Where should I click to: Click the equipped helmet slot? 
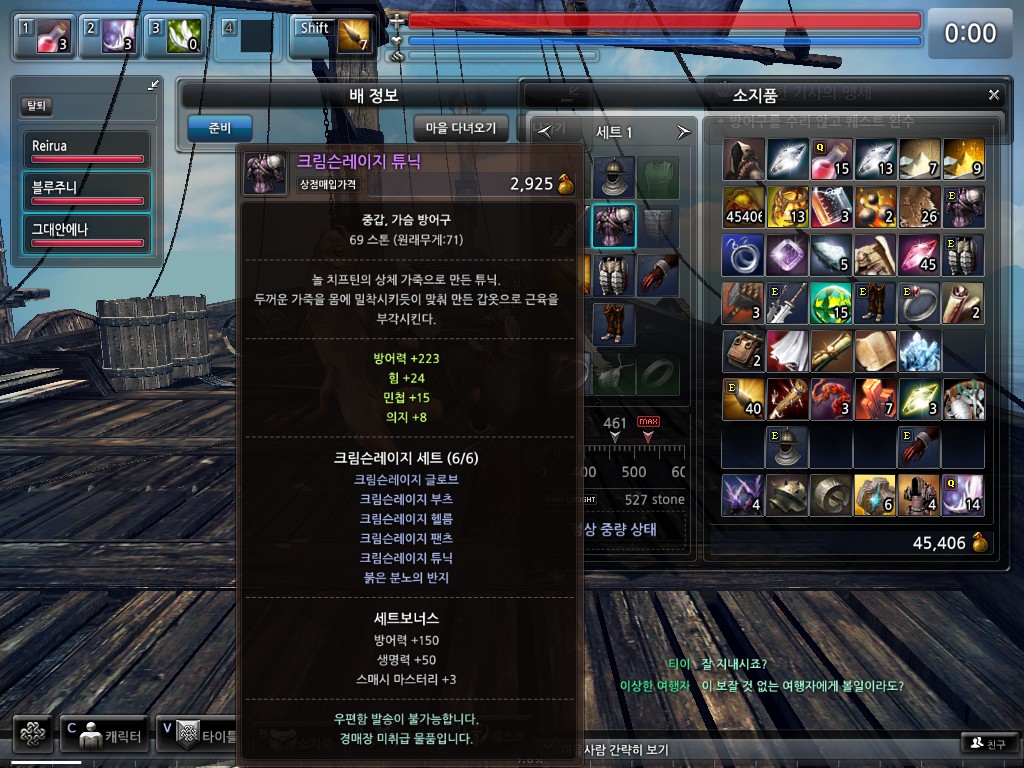[x=613, y=177]
